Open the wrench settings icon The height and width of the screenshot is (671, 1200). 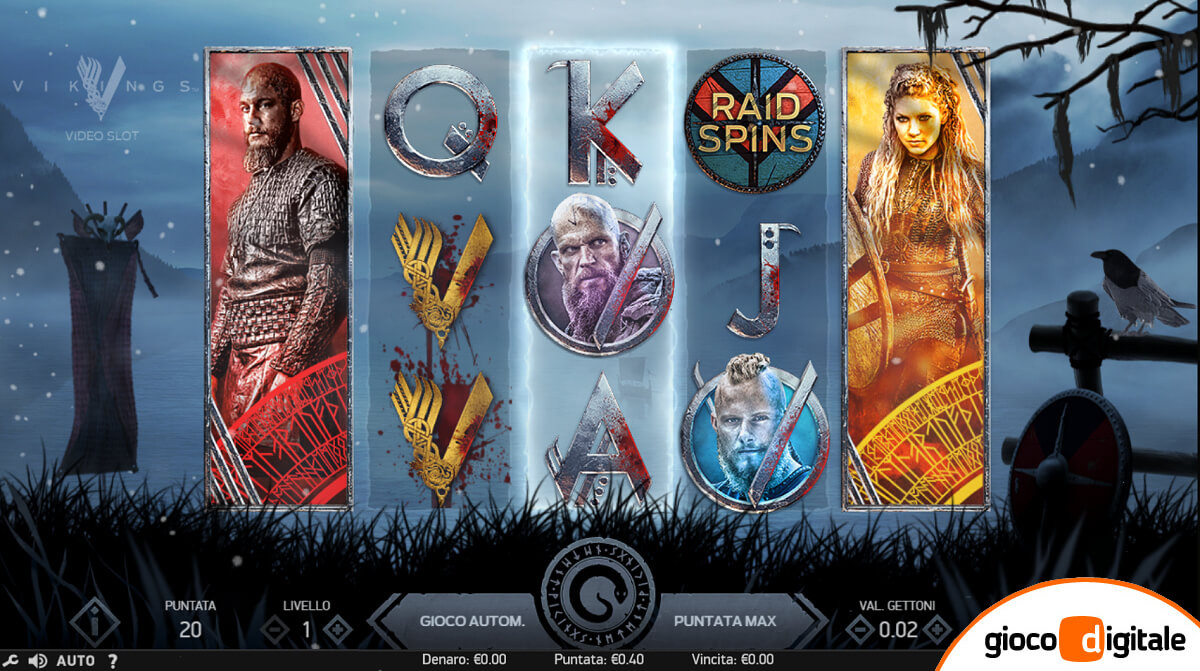[x=13, y=660]
